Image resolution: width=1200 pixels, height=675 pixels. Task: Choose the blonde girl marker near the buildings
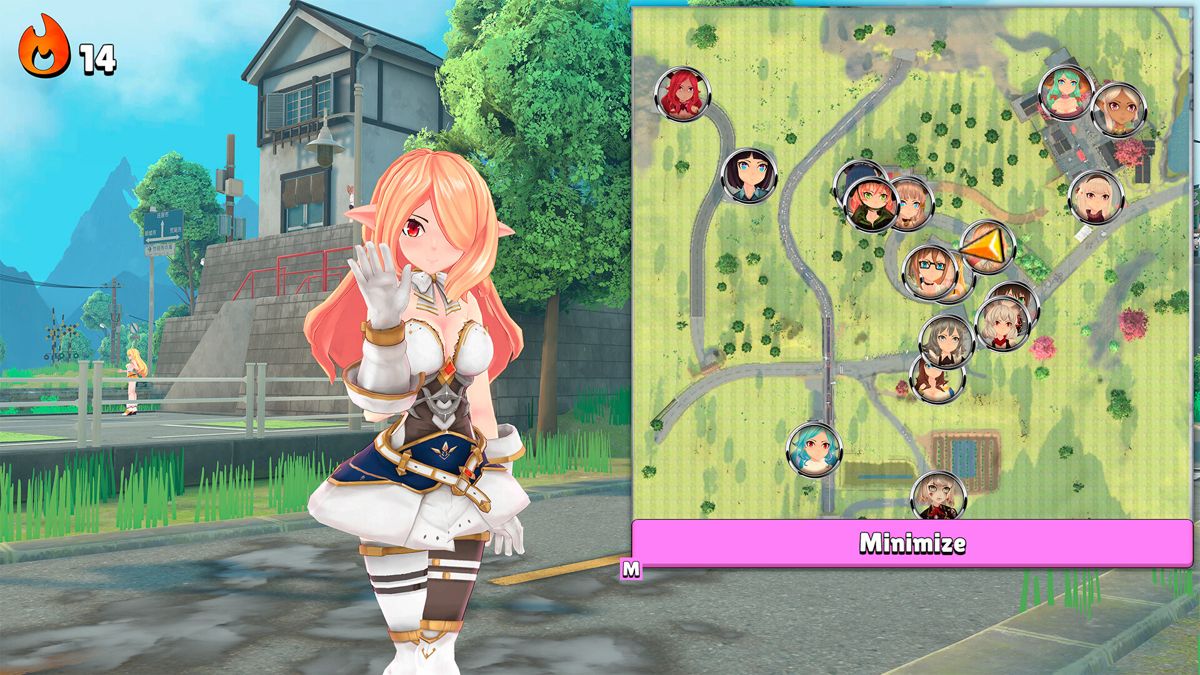click(1096, 197)
